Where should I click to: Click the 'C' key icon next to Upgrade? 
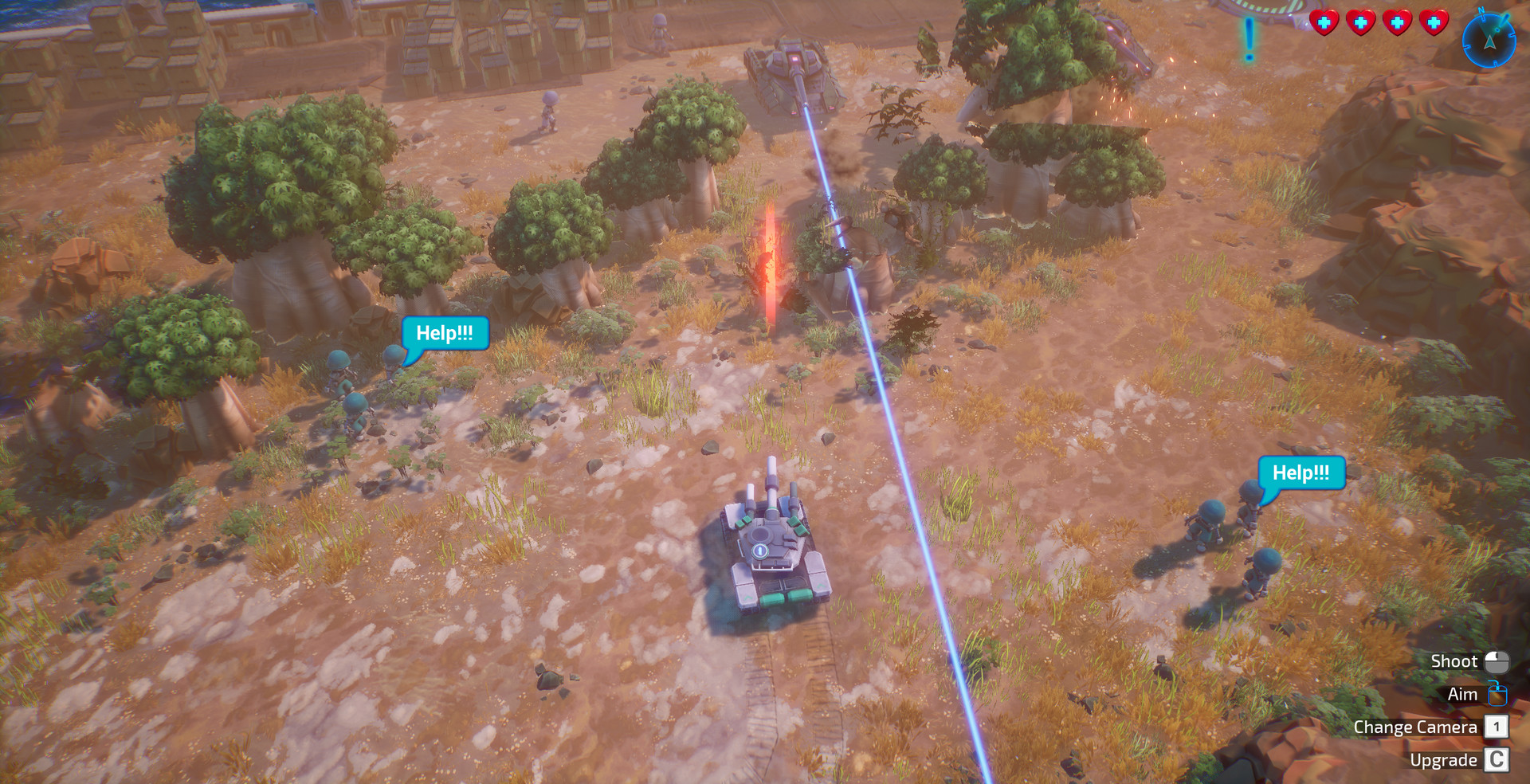point(1497,759)
